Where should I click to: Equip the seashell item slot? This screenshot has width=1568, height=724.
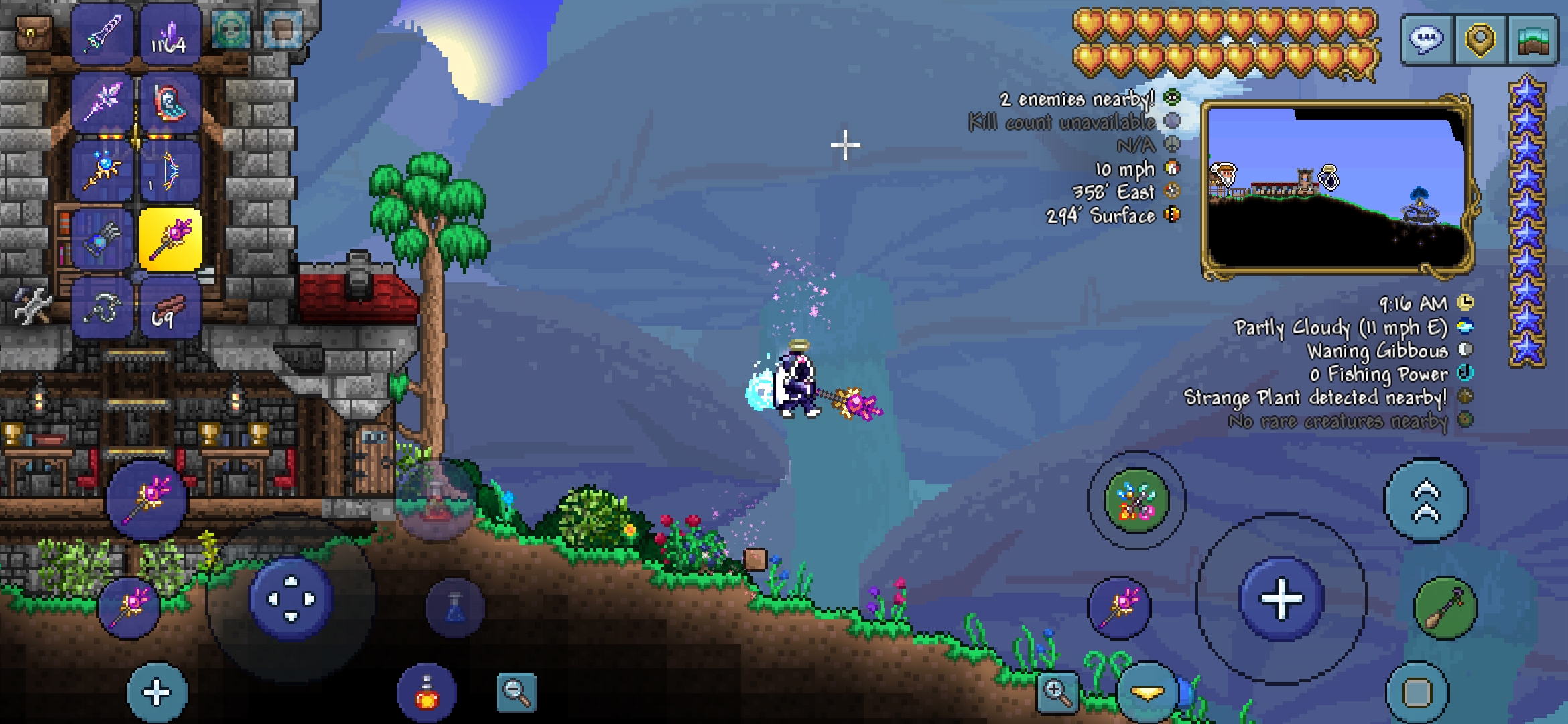pyautogui.click(x=169, y=103)
